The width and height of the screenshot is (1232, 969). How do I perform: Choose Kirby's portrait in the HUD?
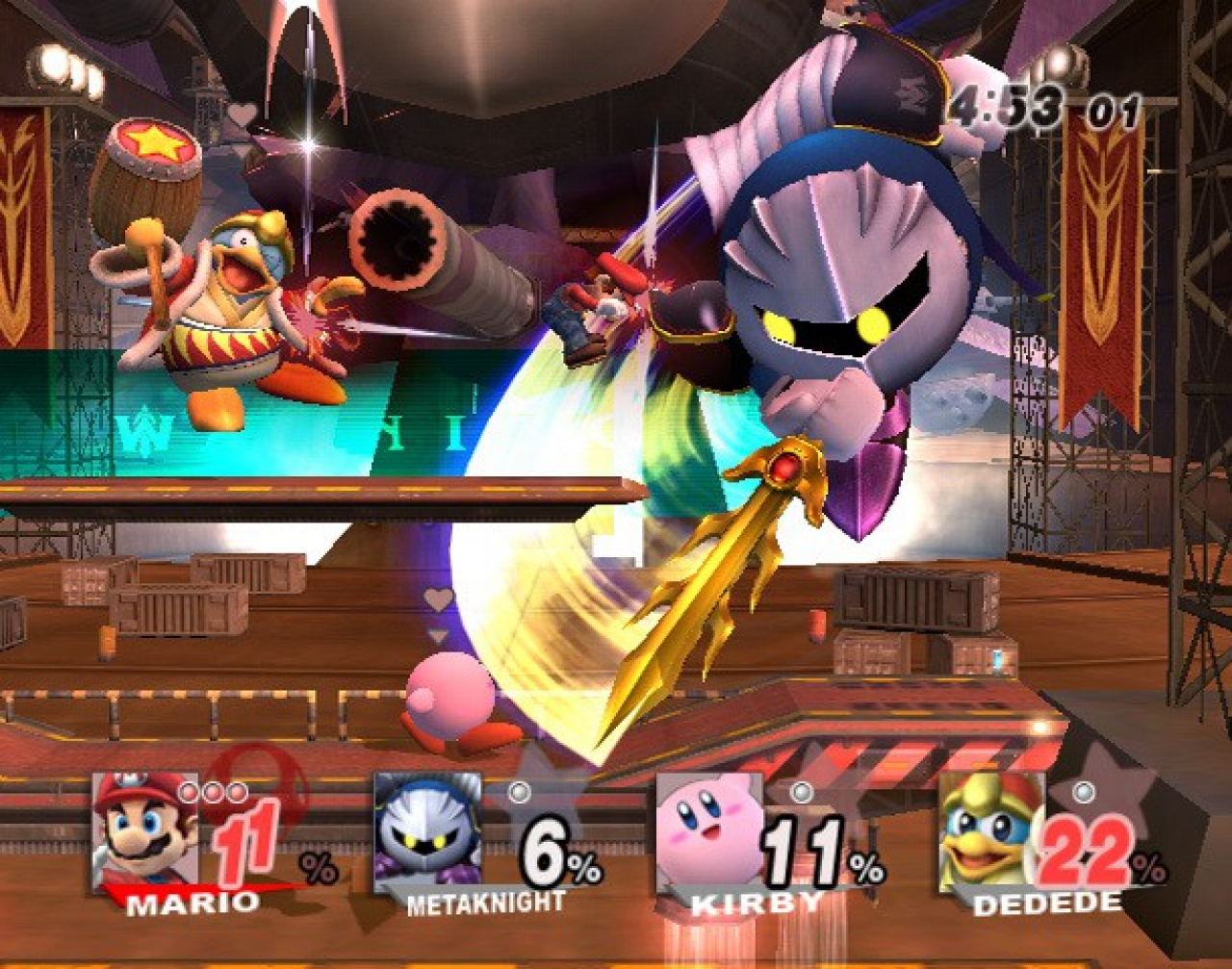click(x=708, y=829)
